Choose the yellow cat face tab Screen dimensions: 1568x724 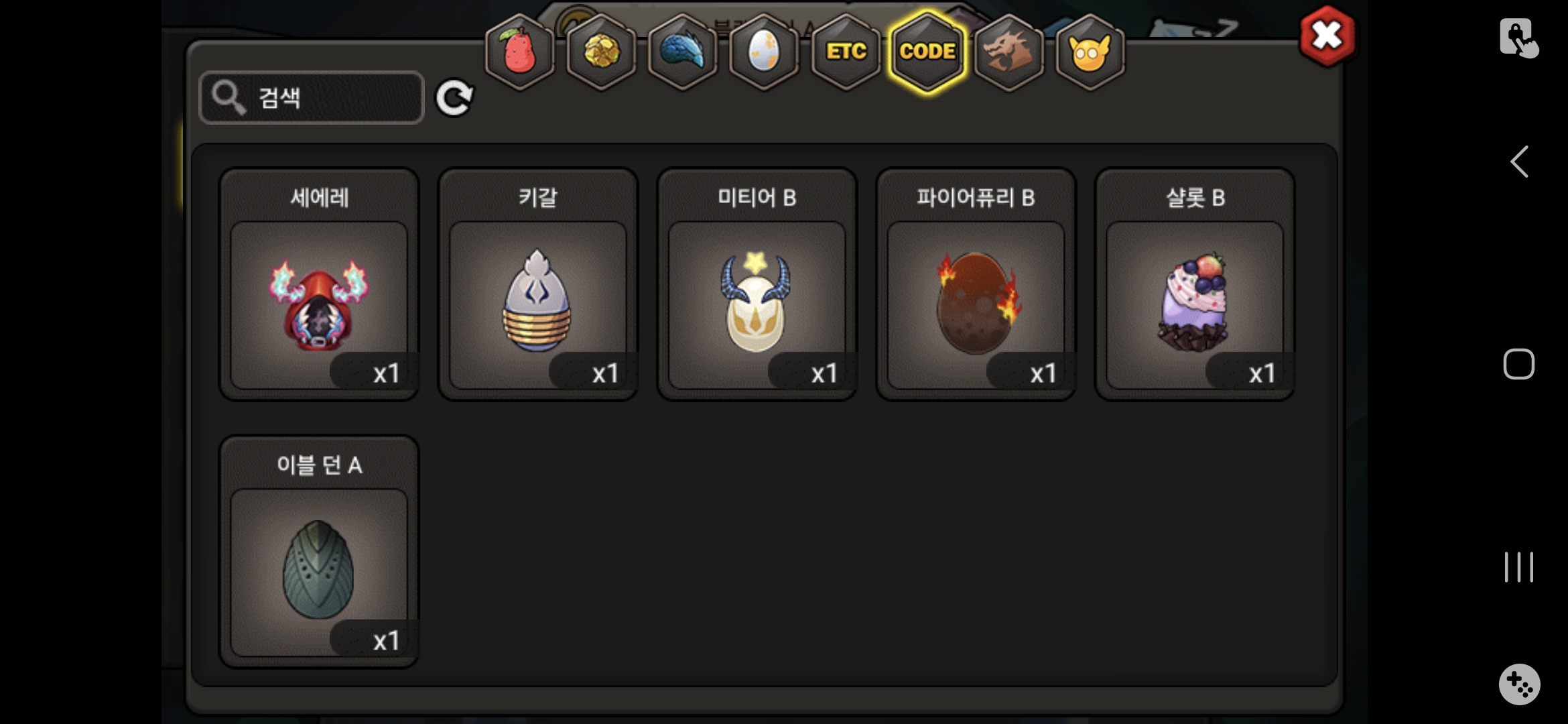click(x=1090, y=52)
